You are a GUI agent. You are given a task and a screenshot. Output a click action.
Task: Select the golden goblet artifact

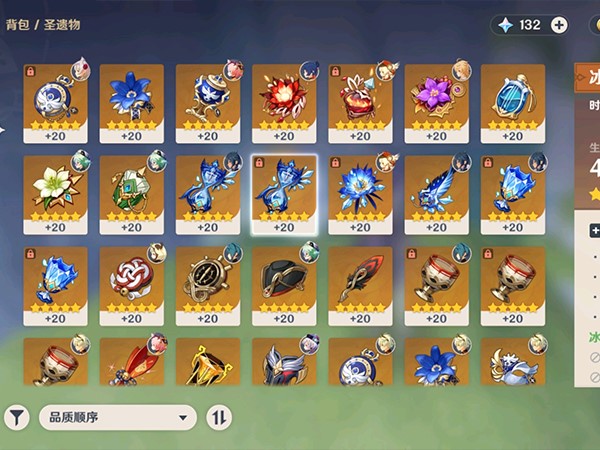[207, 362]
